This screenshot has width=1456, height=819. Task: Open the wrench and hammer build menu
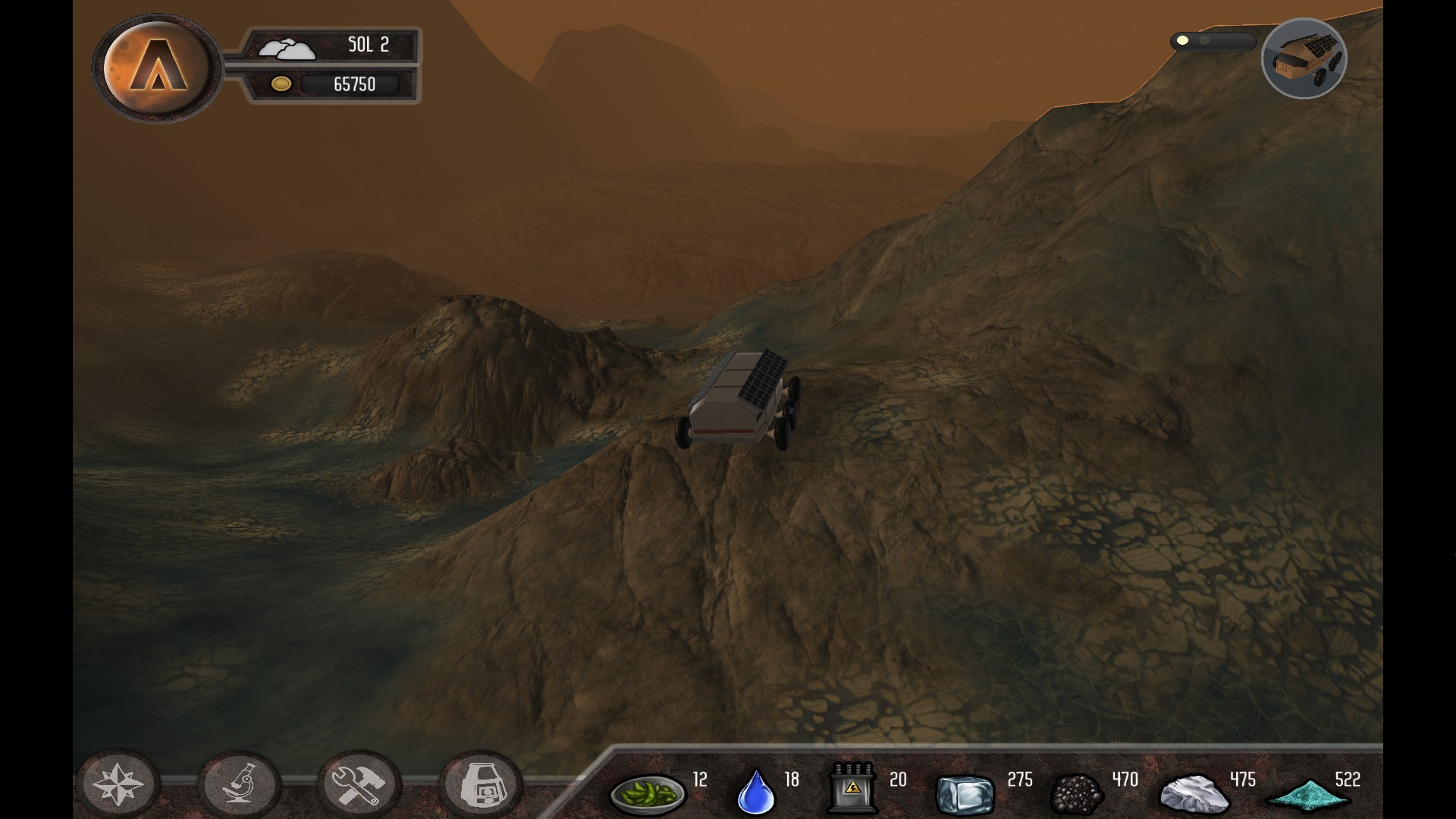pyautogui.click(x=359, y=784)
